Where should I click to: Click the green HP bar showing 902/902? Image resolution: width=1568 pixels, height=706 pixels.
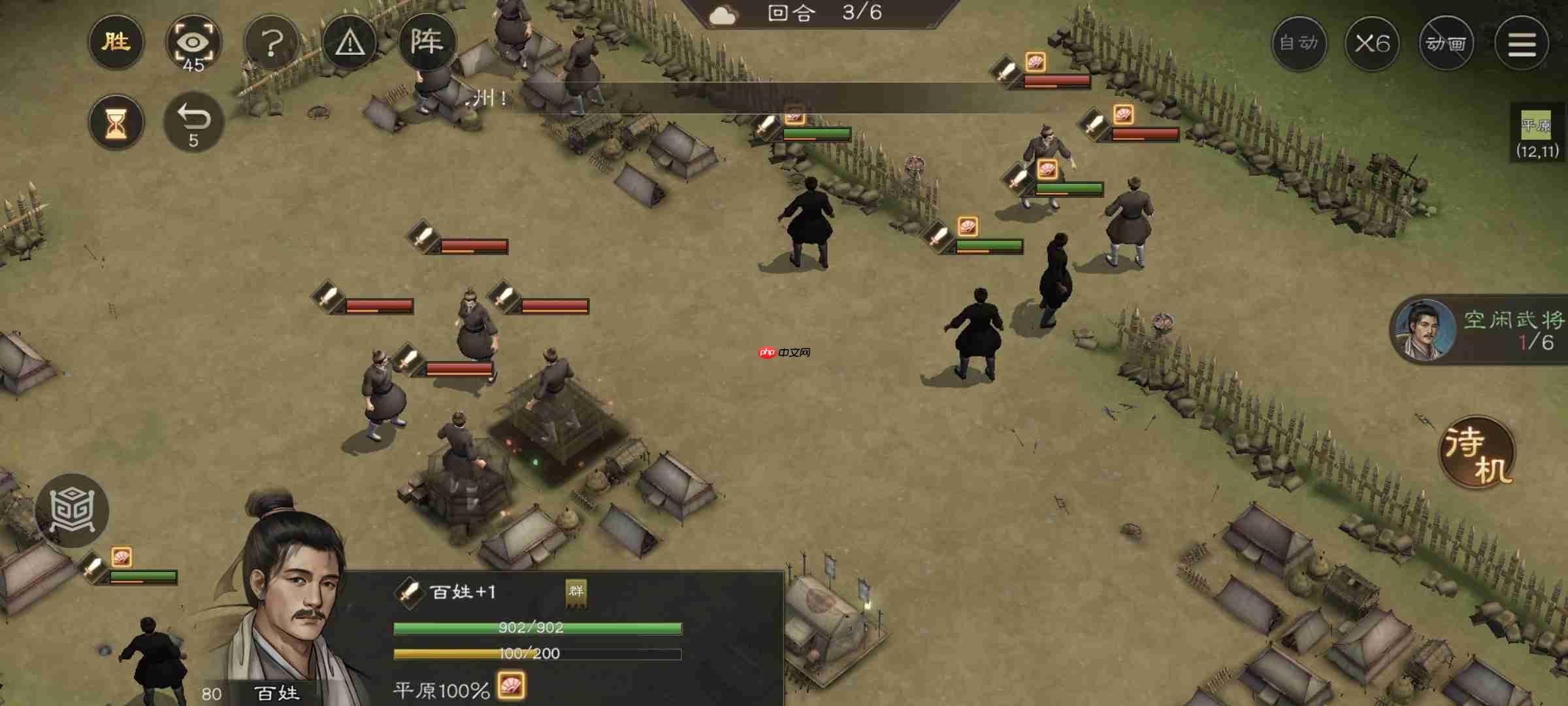[536, 628]
